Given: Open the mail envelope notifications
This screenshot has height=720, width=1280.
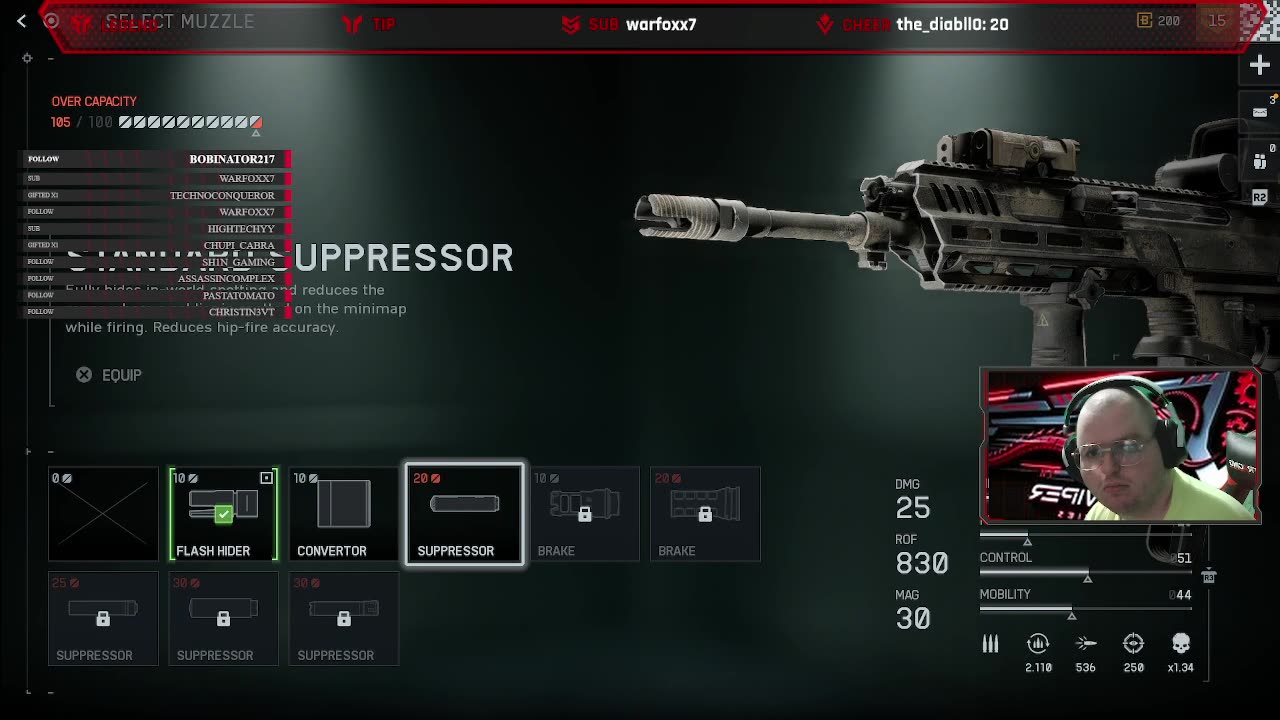Looking at the screenshot, I should (1259, 112).
